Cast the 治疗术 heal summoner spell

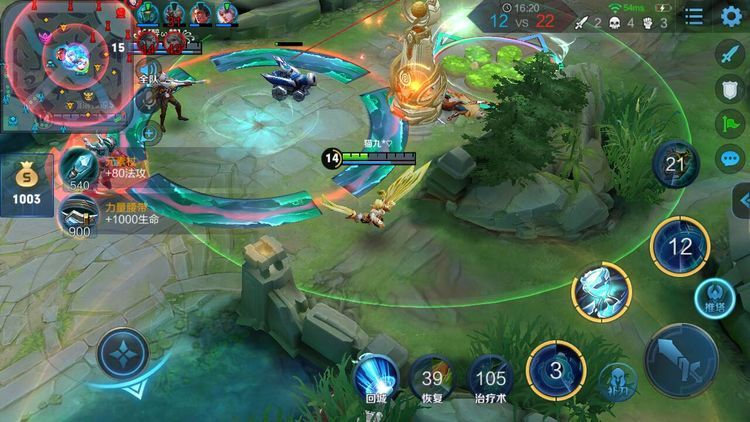coord(490,378)
